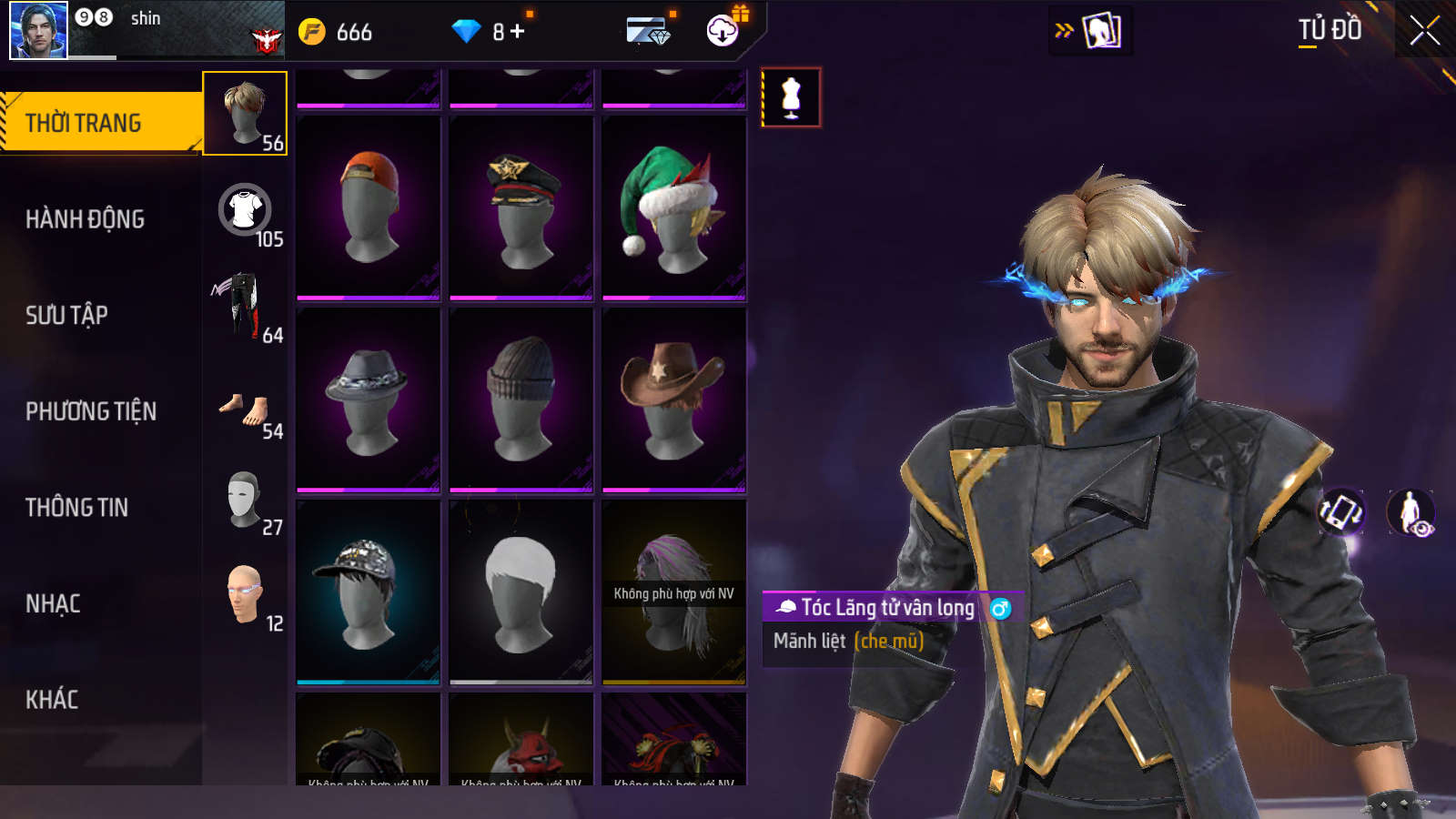The height and width of the screenshot is (819, 1456).
Task: Select the THÔNG TIN menu entry
Action: [76, 508]
